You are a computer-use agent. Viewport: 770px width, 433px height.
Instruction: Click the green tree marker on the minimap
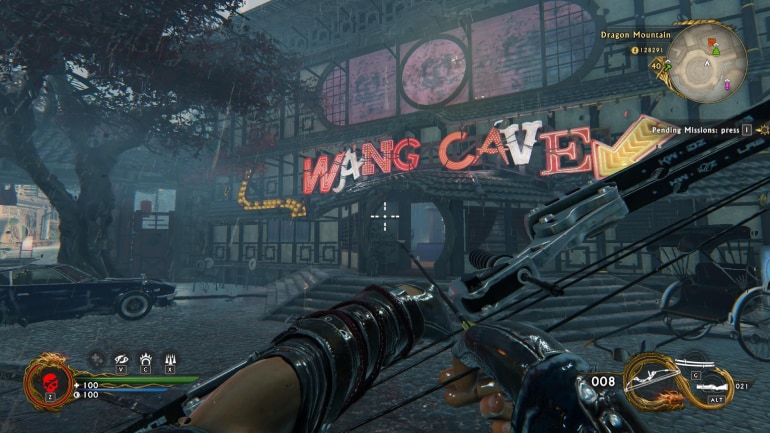pyautogui.click(x=716, y=50)
